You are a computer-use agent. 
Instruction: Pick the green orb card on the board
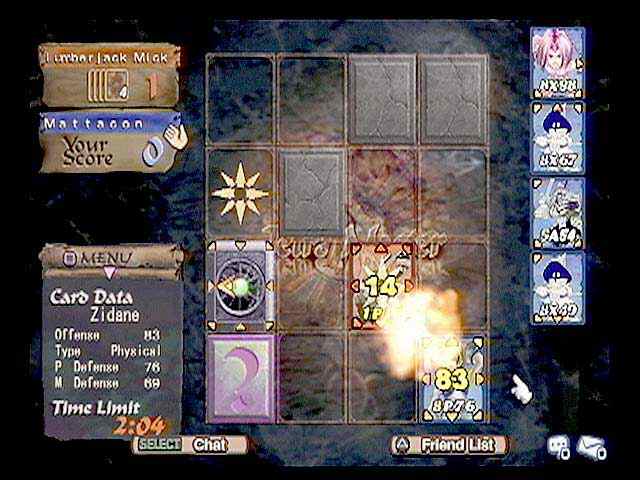tap(240, 285)
